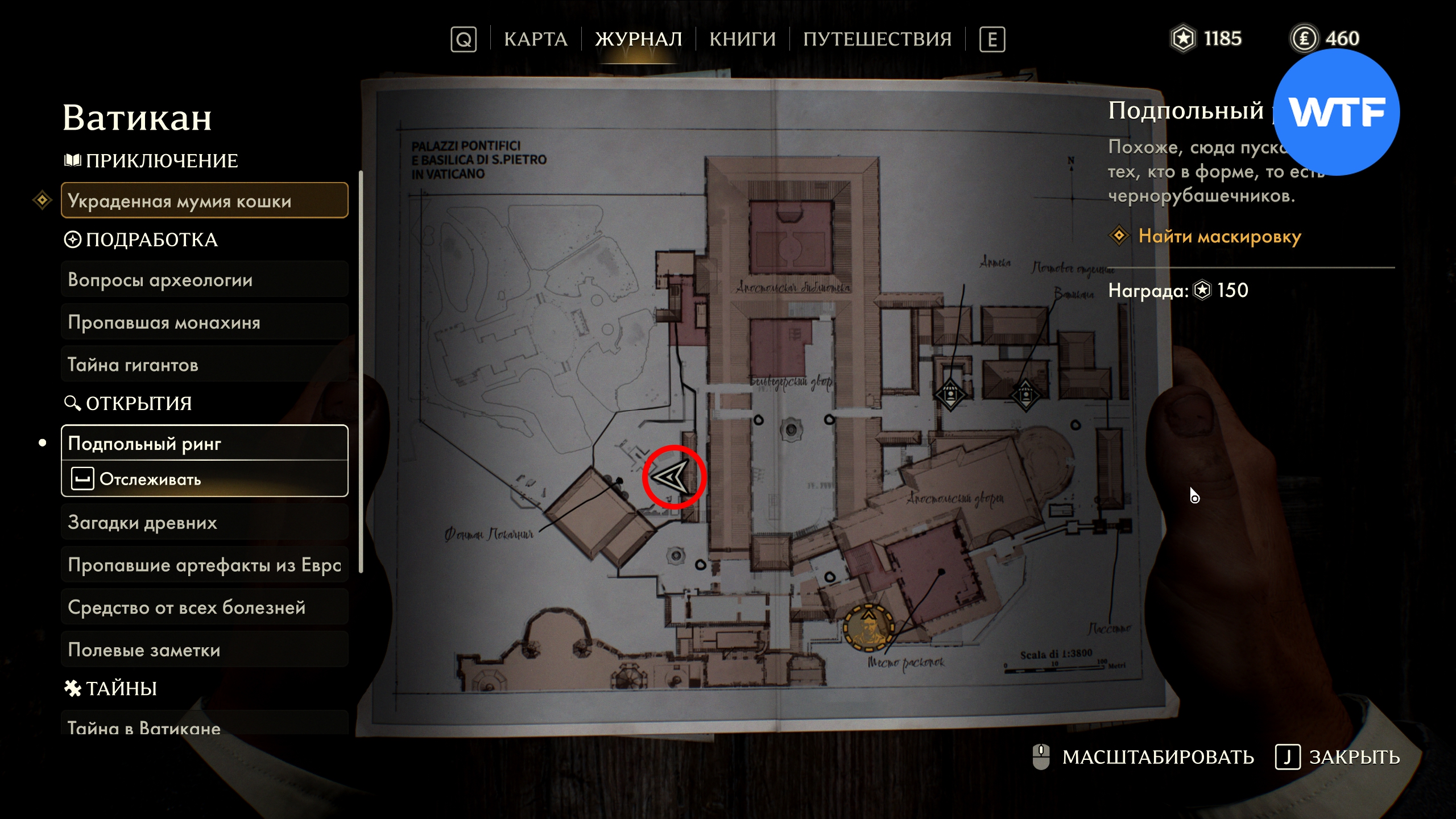The image size is (1456, 819).
Task: Choose the Тайна гигантов quest
Action: (204, 365)
